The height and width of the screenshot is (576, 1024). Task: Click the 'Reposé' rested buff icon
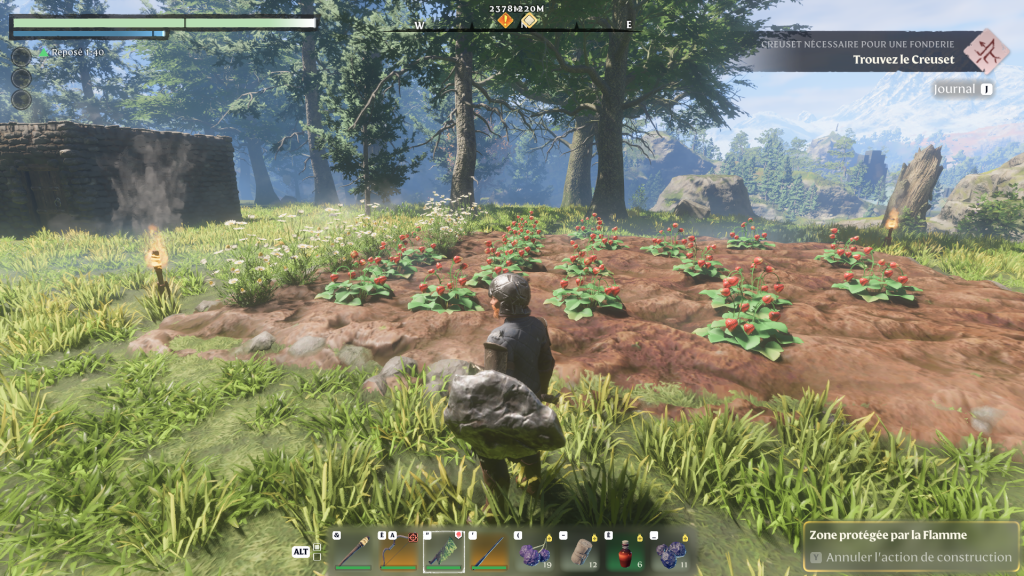[44, 53]
